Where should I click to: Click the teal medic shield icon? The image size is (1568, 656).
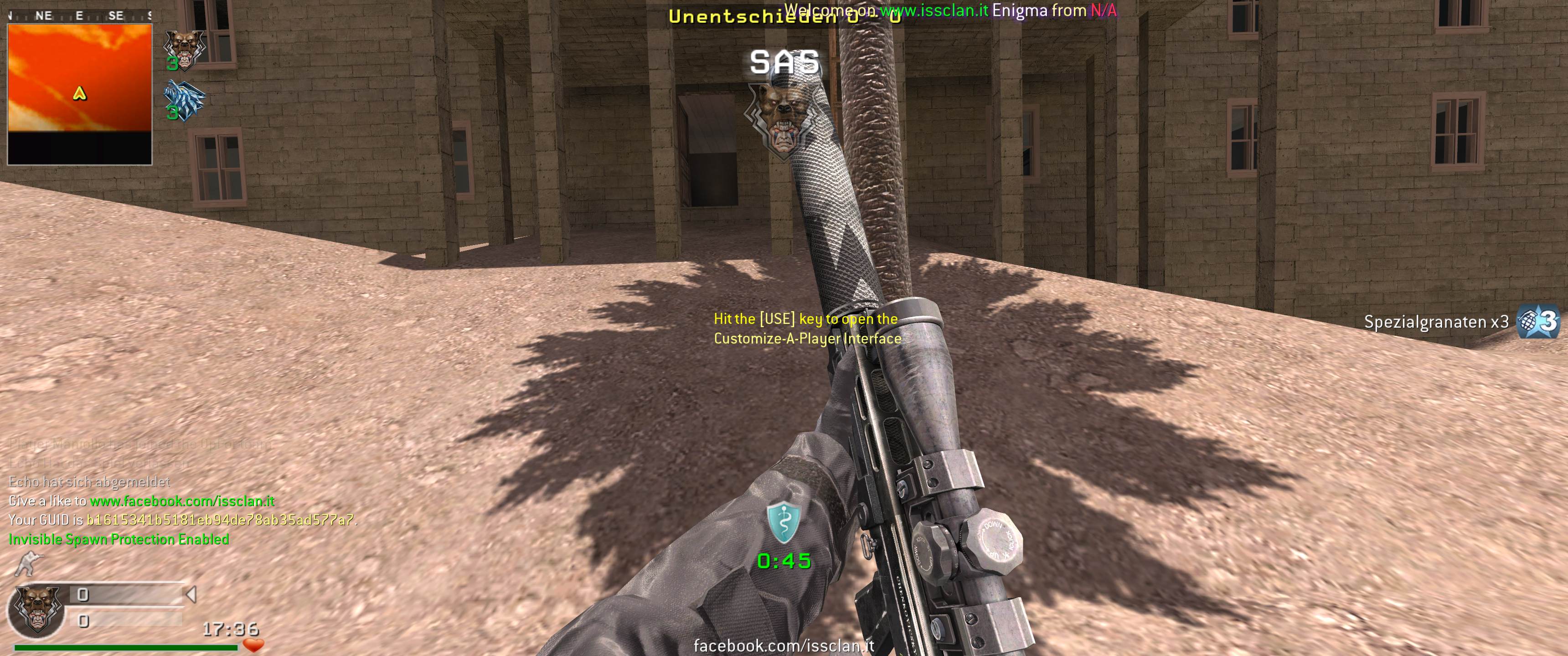(x=784, y=522)
